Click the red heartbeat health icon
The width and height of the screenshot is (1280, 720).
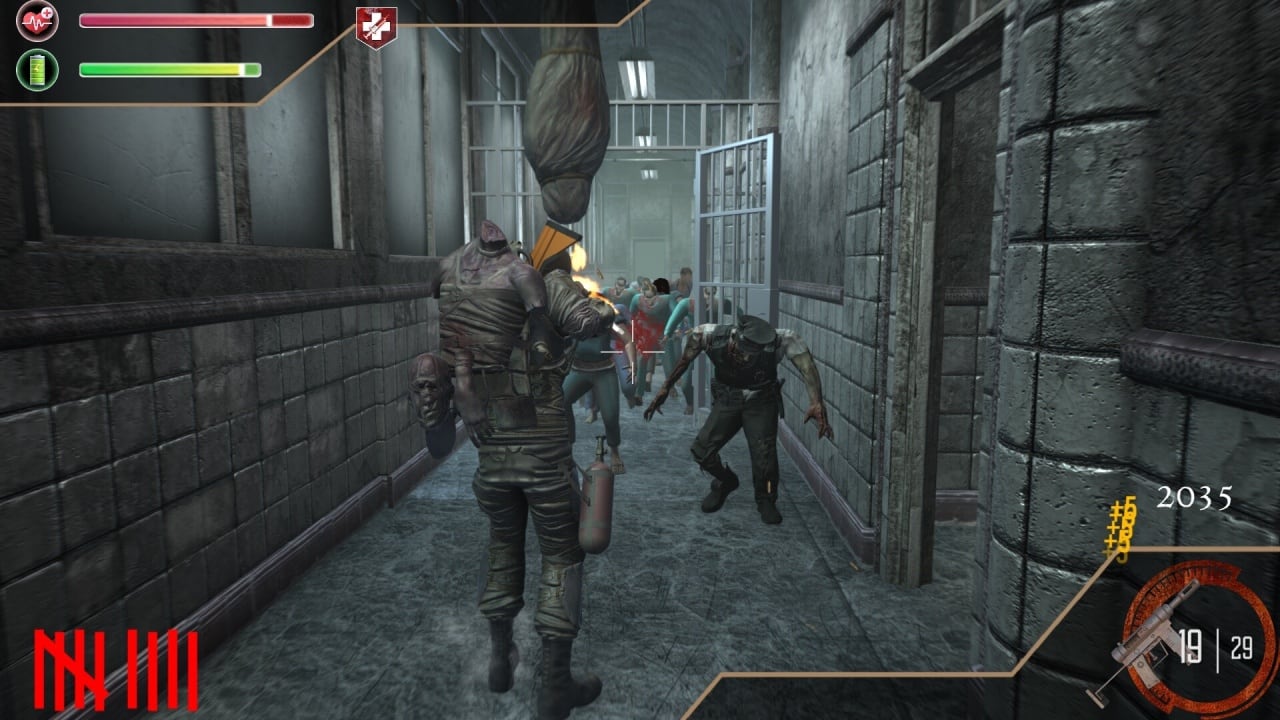pyautogui.click(x=37, y=20)
